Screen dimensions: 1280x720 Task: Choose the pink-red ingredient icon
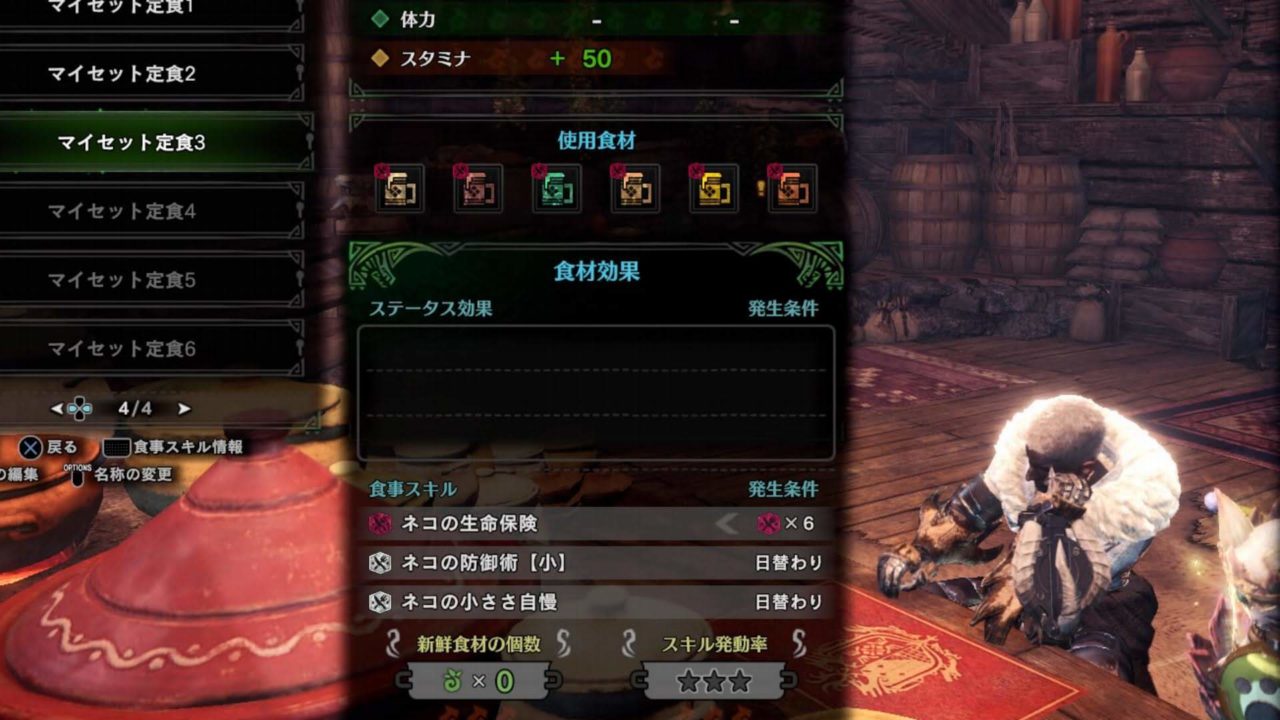tap(478, 189)
